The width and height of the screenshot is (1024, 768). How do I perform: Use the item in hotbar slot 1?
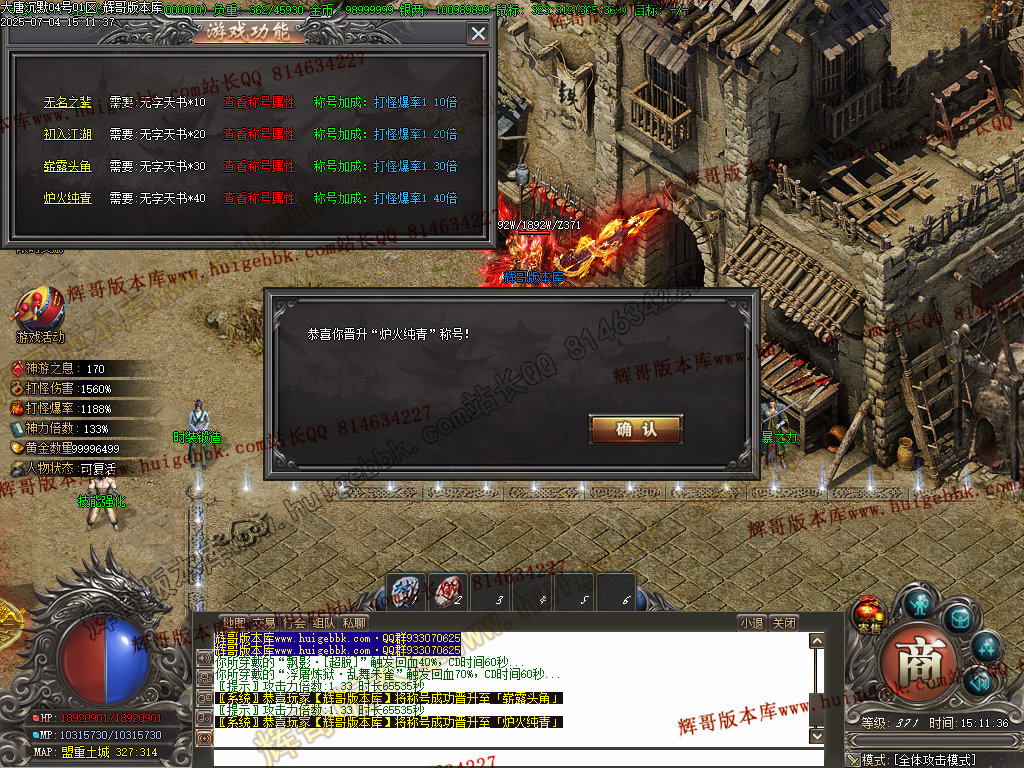tap(406, 592)
